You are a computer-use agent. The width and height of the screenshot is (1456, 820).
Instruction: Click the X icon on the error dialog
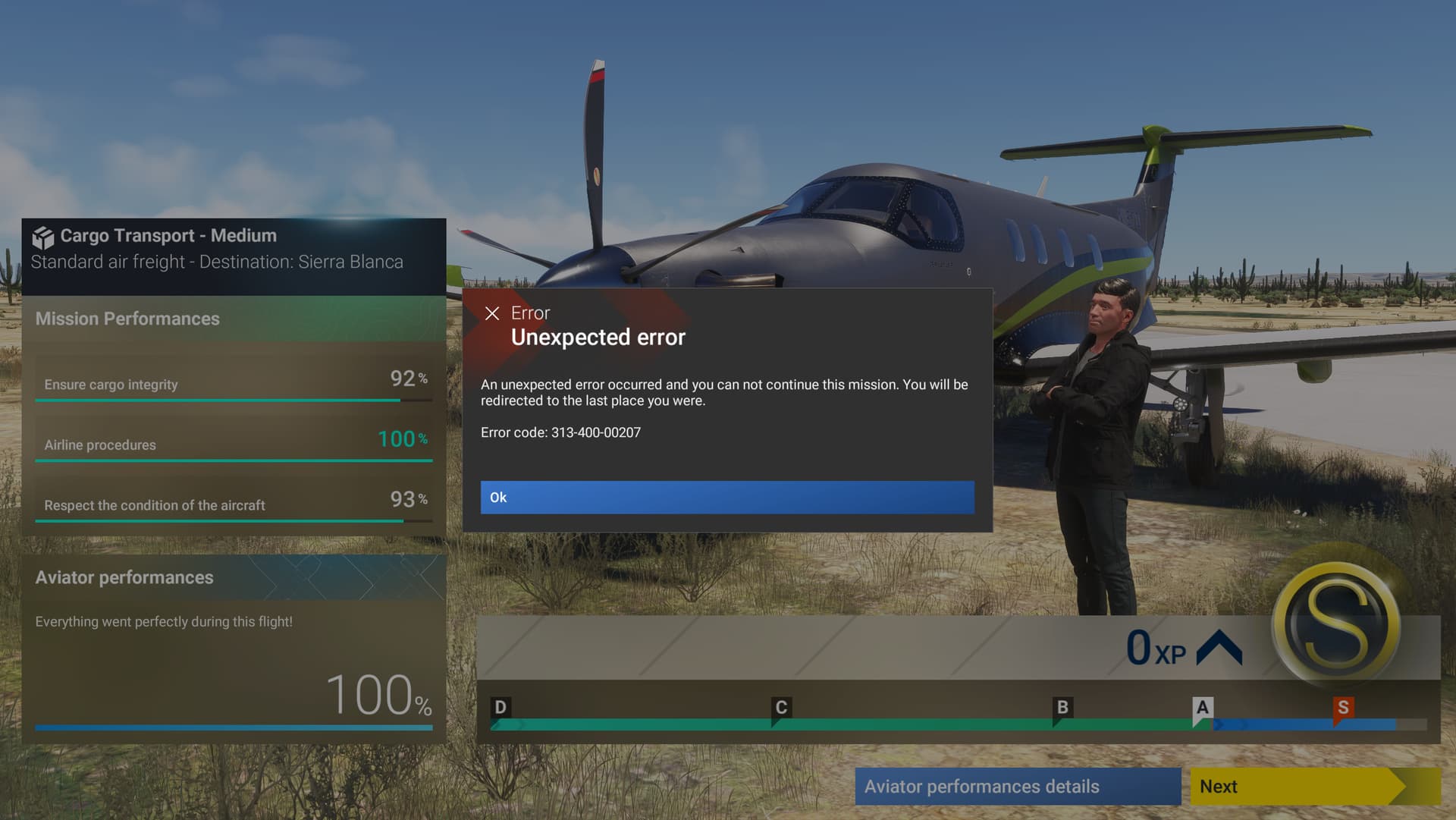pyautogui.click(x=493, y=313)
